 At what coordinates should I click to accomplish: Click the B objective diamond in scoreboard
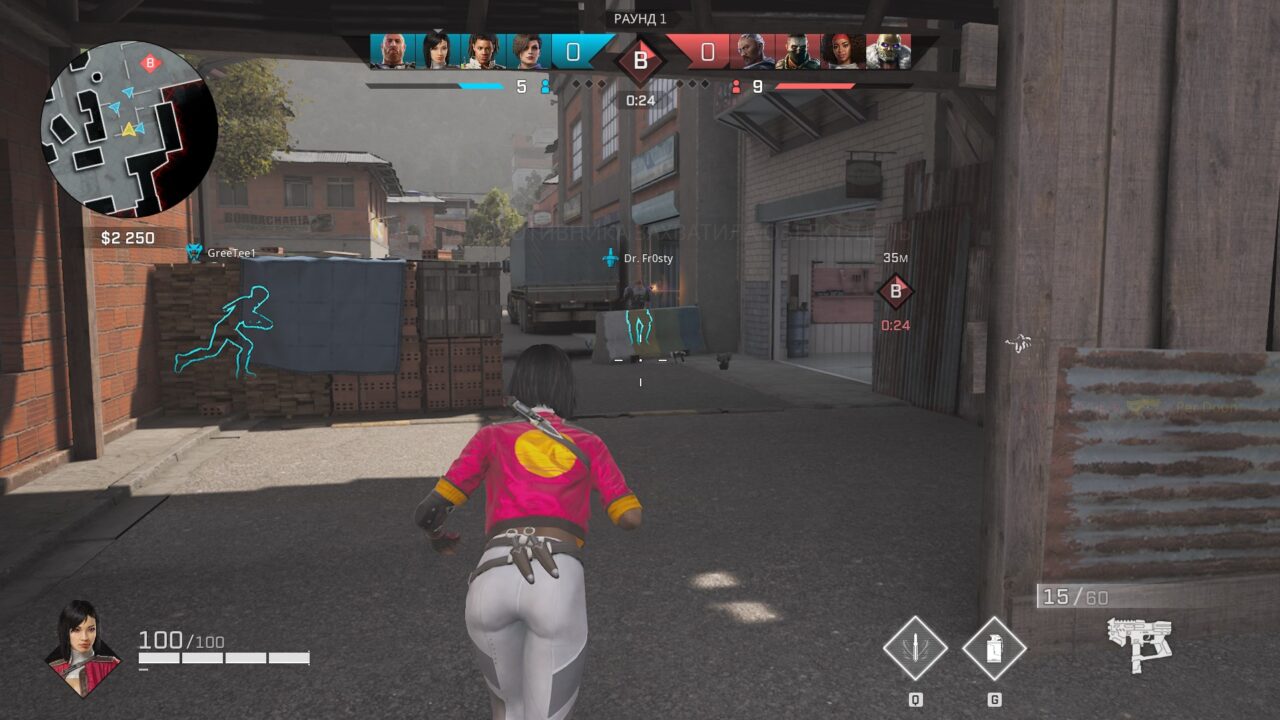[x=640, y=61]
